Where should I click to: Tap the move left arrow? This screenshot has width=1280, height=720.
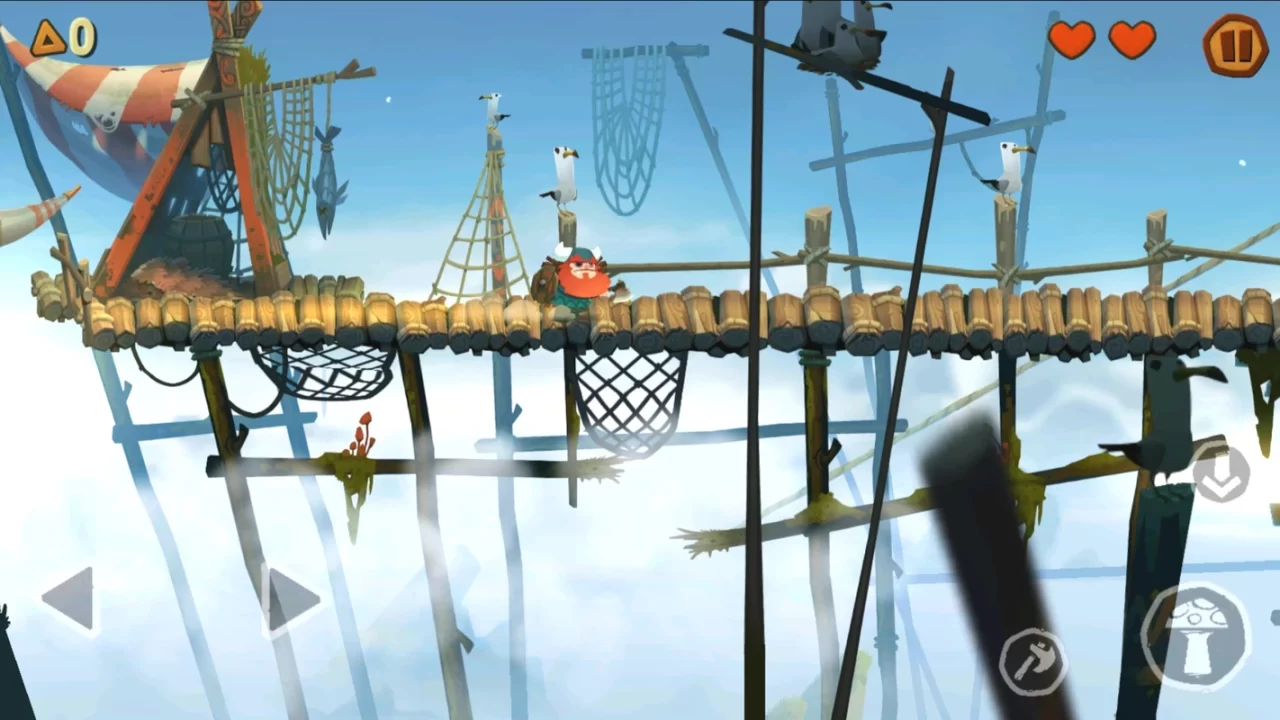70,599
